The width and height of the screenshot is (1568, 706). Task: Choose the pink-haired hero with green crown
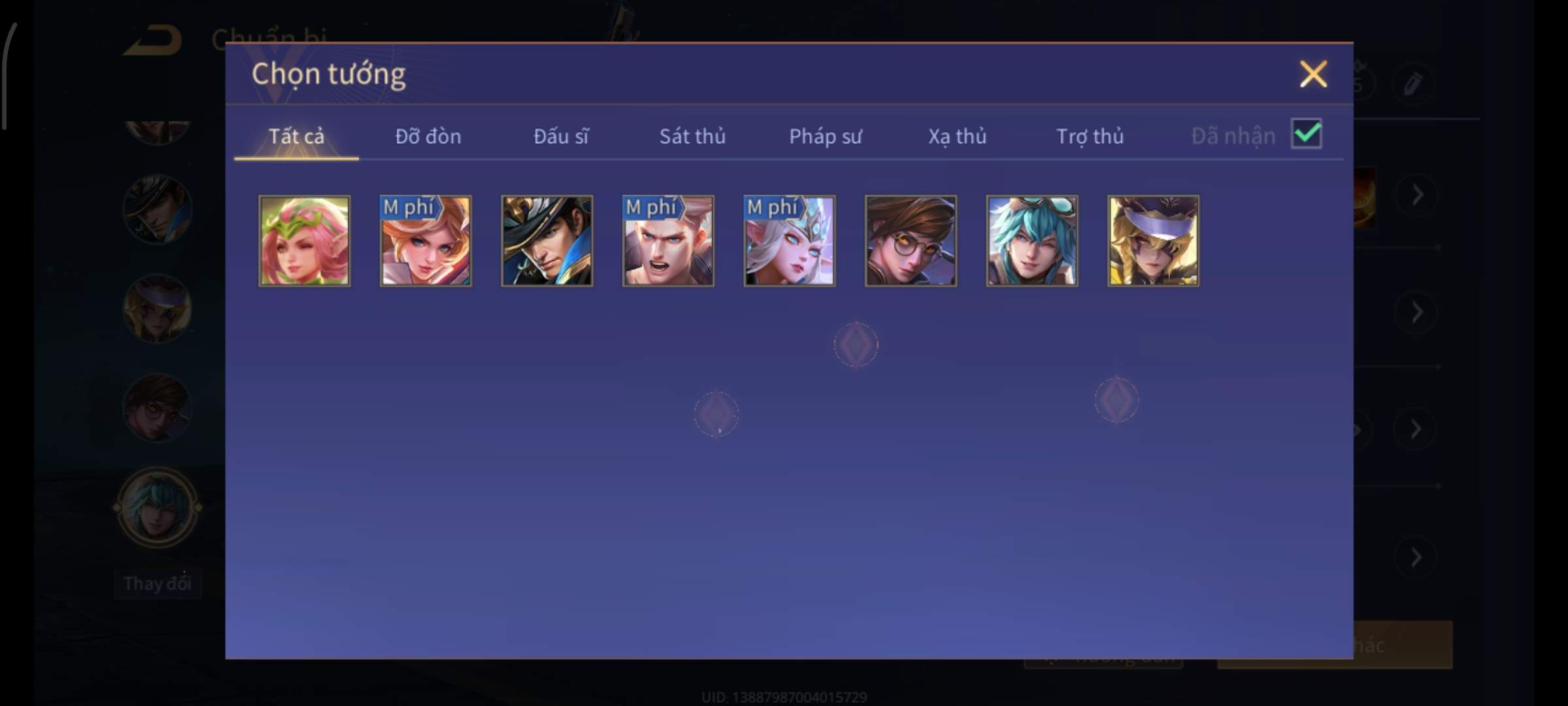[x=304, y=241]
